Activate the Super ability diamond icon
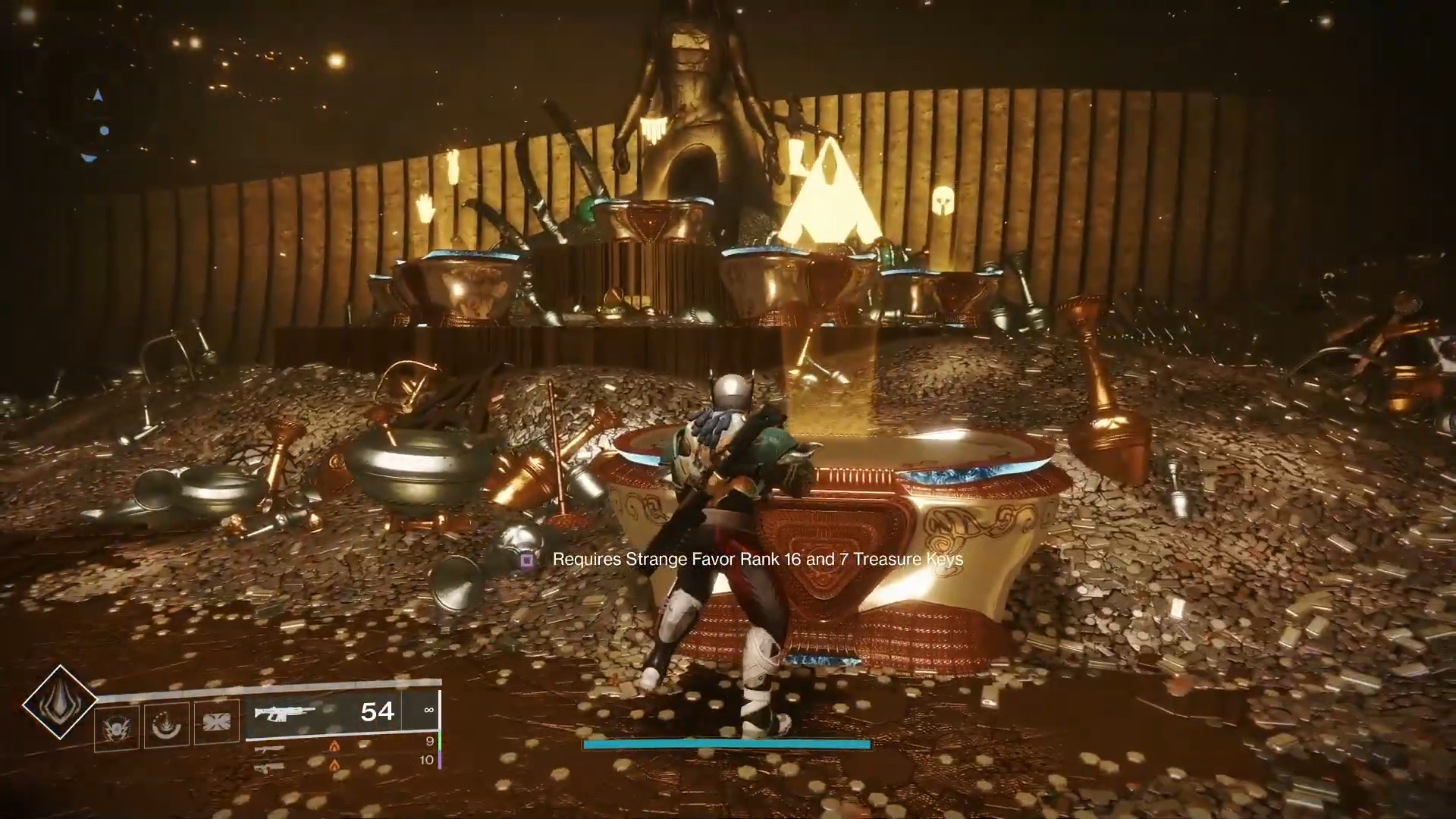Image resolution: width=1456 pixels, height=819 pixels. click(x=59, y=702)
